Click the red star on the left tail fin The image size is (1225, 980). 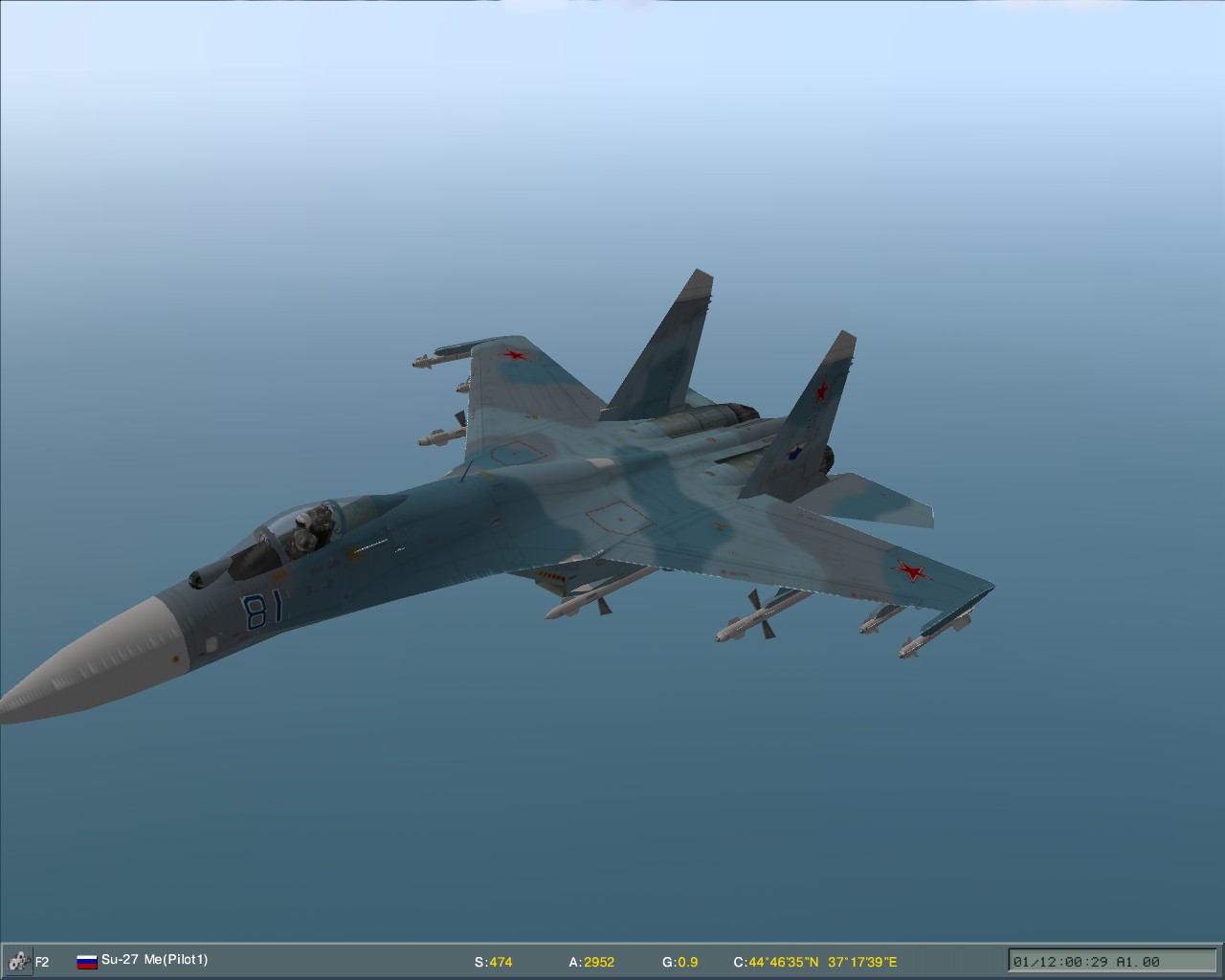tap(821, 390)
